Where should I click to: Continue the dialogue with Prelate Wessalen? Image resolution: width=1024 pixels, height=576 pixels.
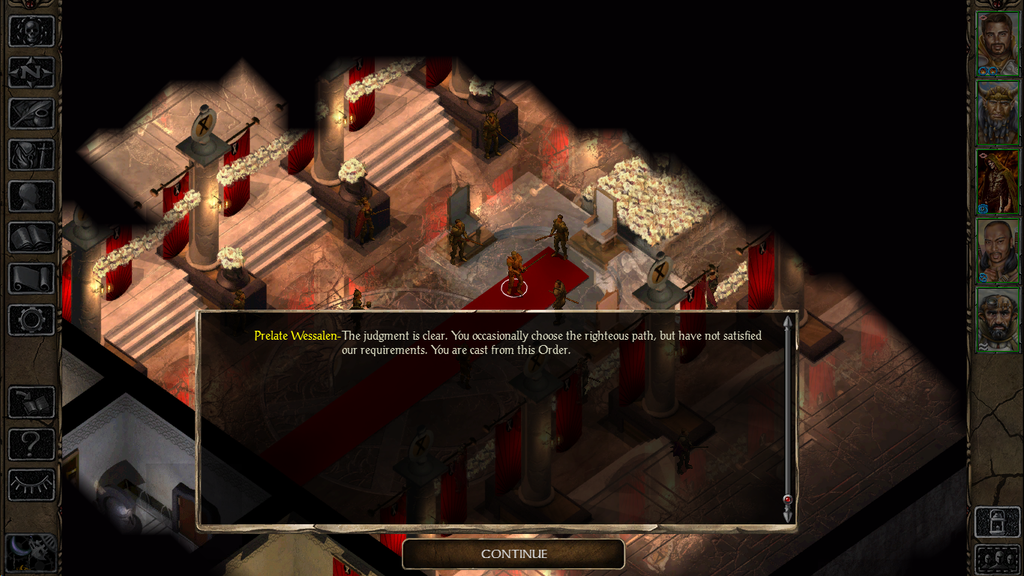pyautogui.click(x=513, y=553)
